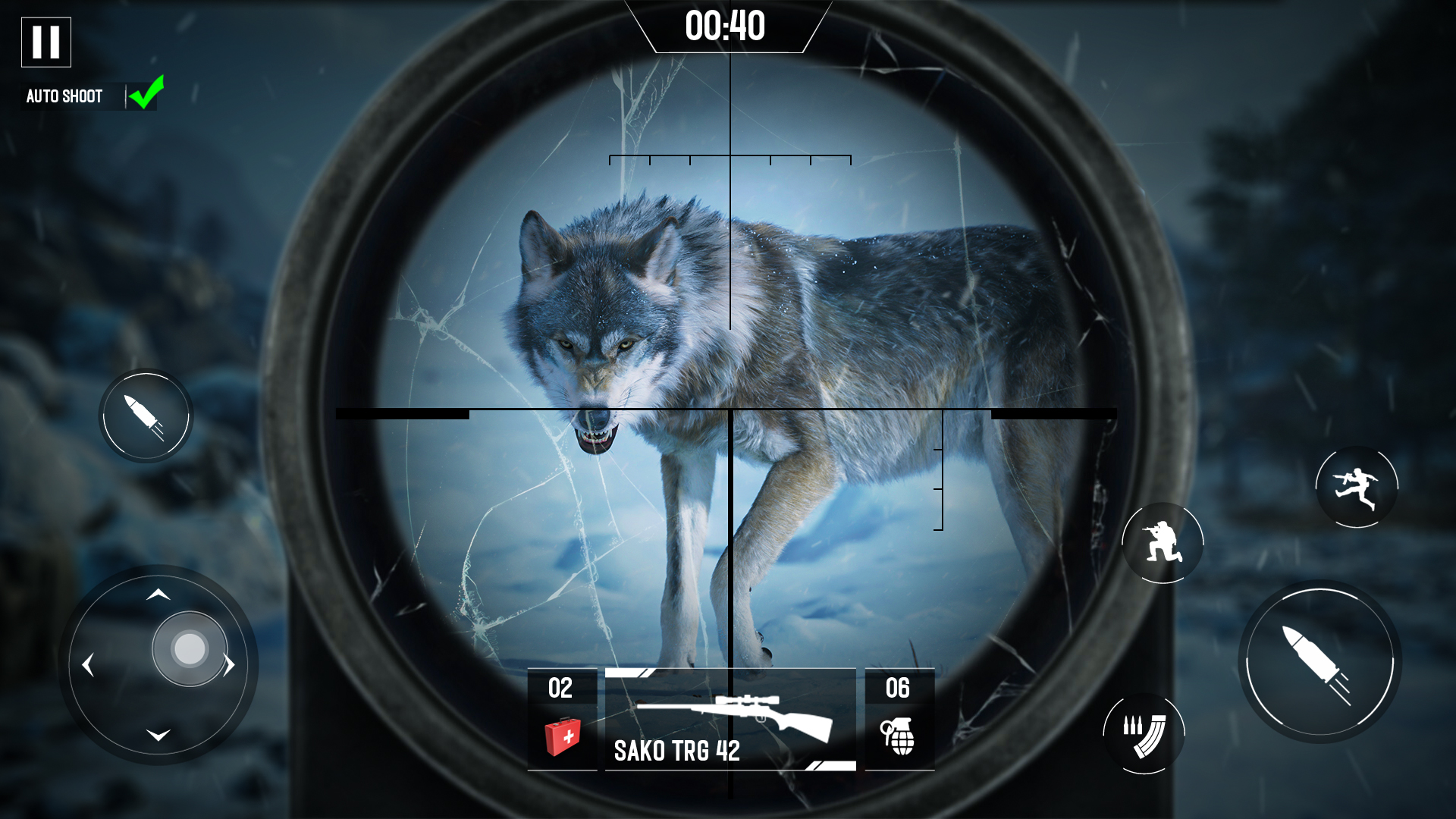Use the medkit icon
Screen dimensions: 1456x819
562,736
